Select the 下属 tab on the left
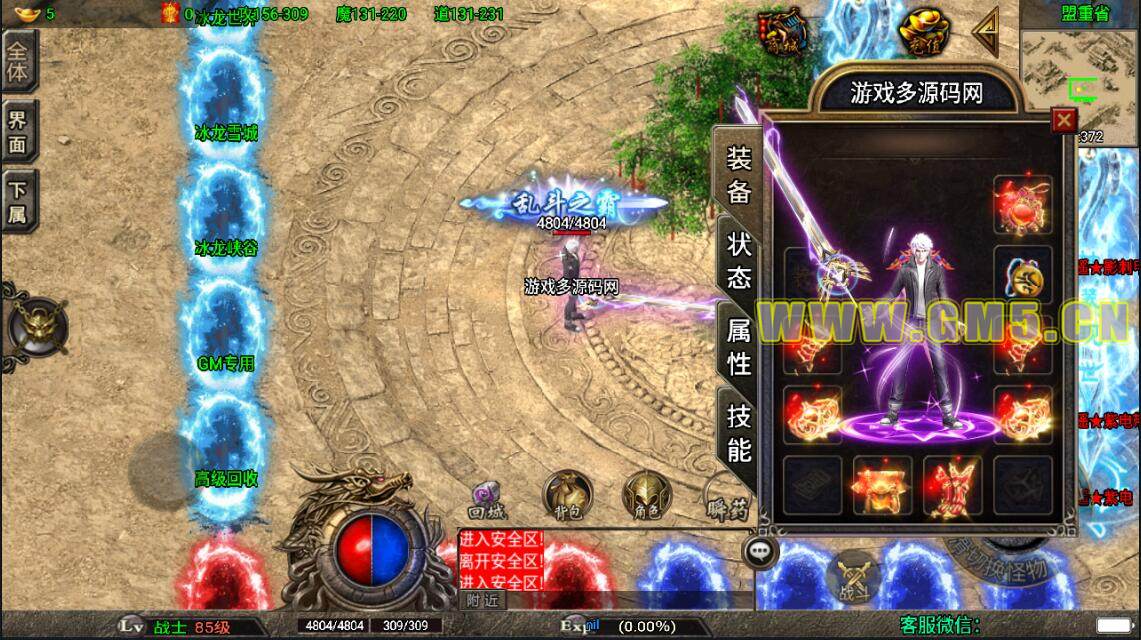Image resolution: width=1141 pixels, height=640 pixels. [19, 201]
